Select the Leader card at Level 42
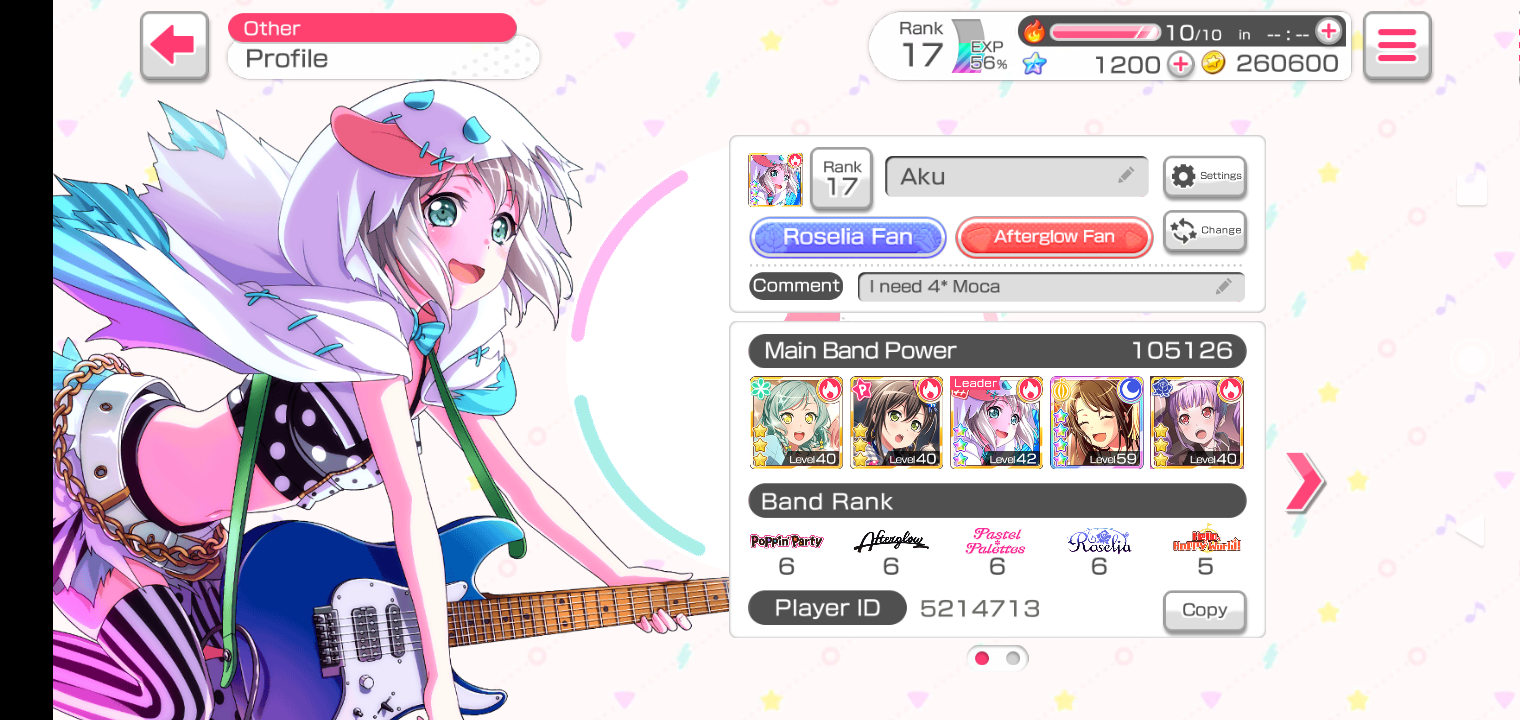 [x=996, y=422]
